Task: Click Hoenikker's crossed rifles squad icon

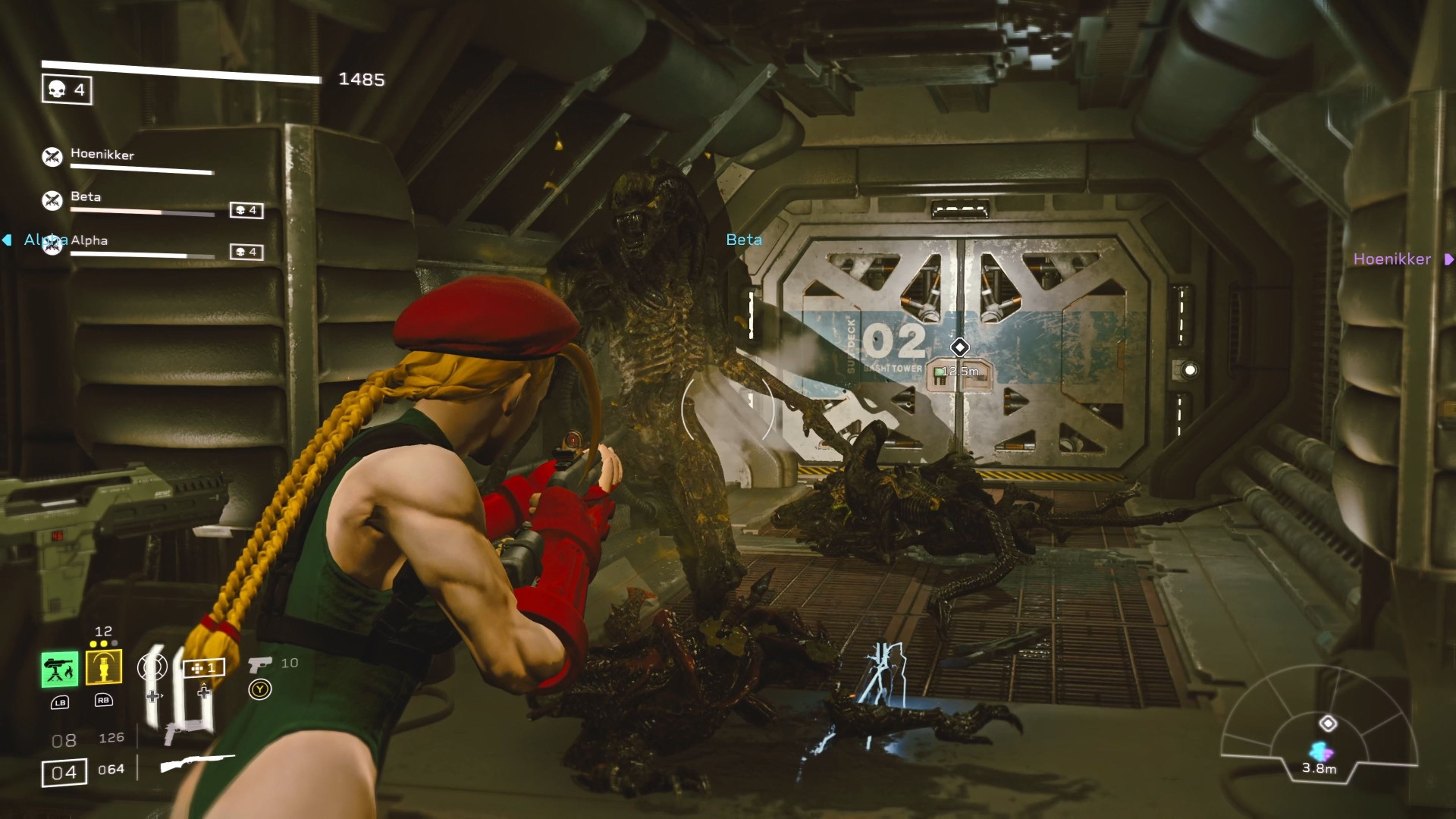Action: tap(52, 157)
